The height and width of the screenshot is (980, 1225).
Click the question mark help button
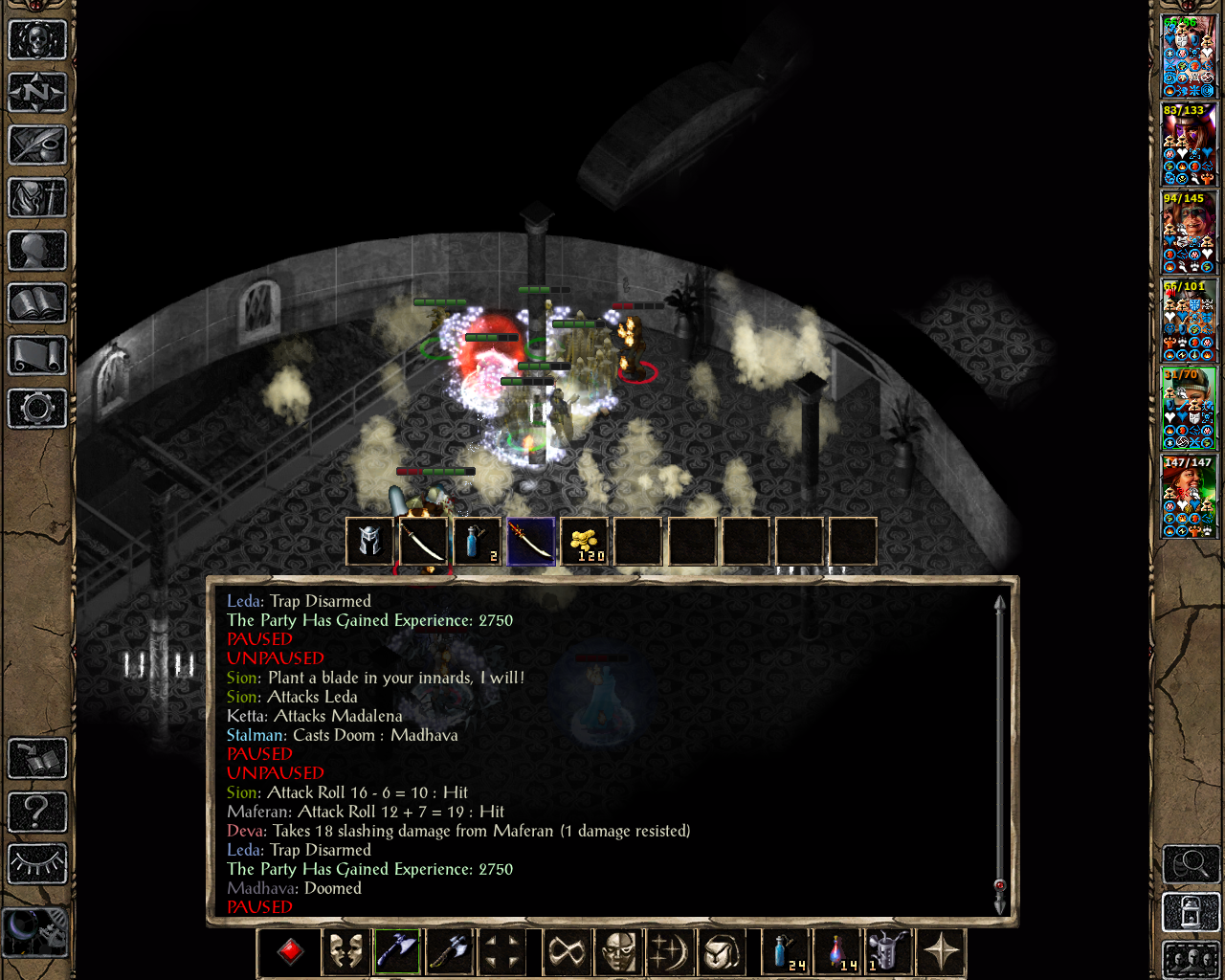(37, 812)
